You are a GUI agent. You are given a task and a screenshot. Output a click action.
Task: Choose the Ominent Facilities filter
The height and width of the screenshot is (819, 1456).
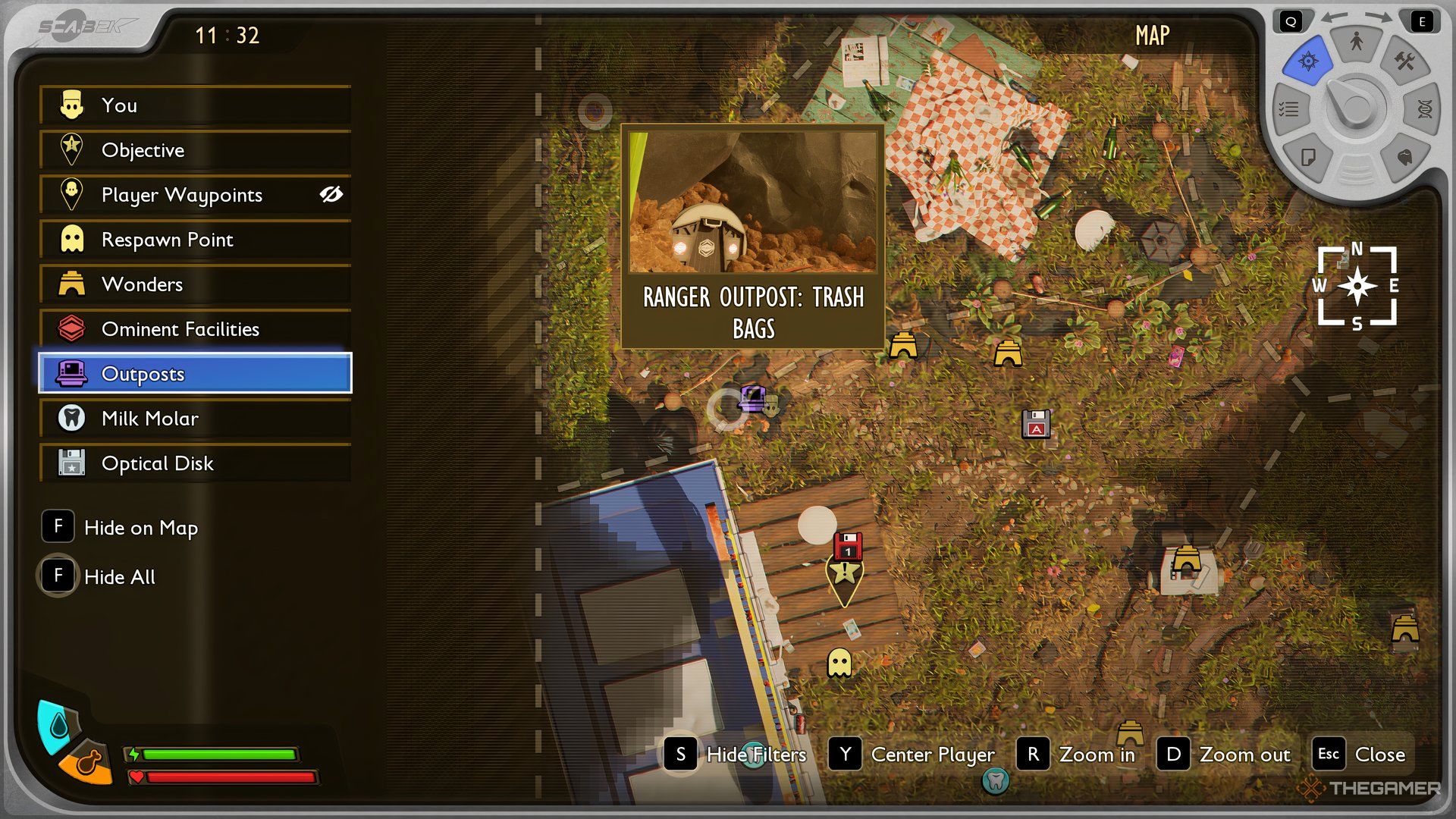(x=195, y=329)
